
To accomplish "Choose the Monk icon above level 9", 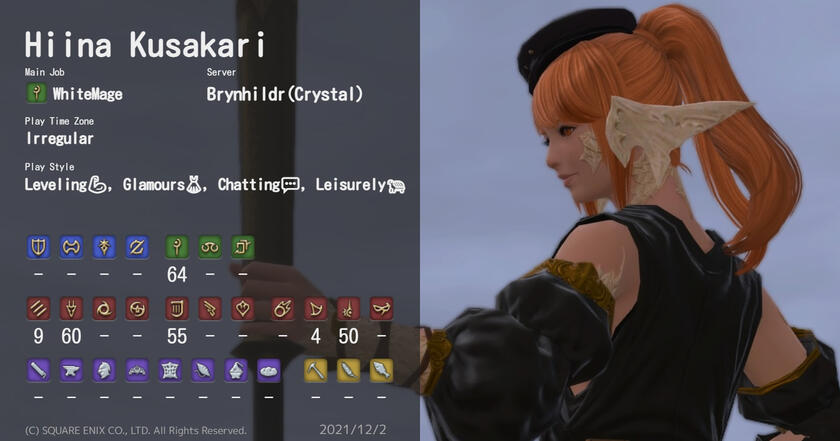I will click(38, 308).
